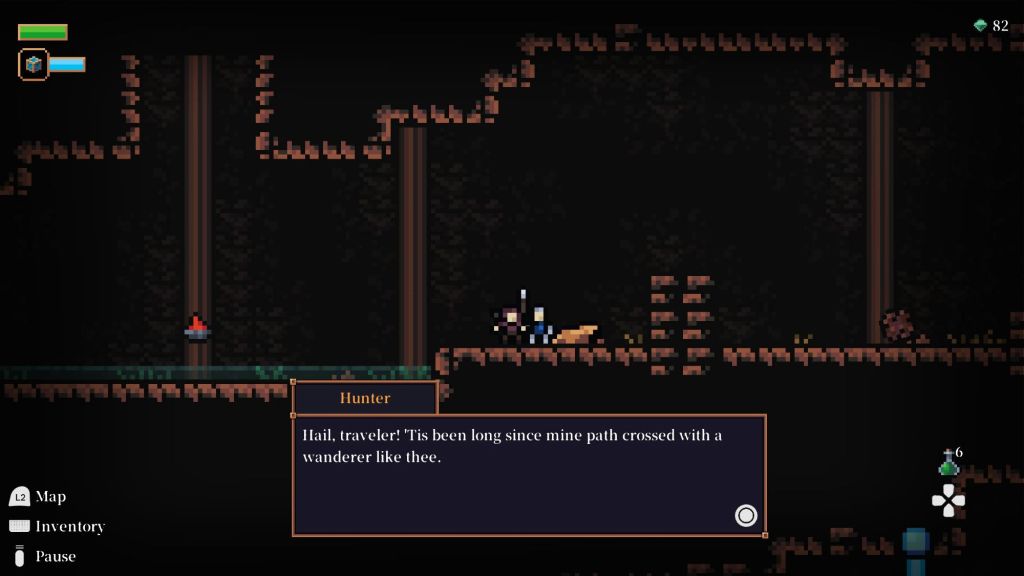Select the blue cube ability icon
This screenshot has height=576, width=1024.
coord(34,65)
